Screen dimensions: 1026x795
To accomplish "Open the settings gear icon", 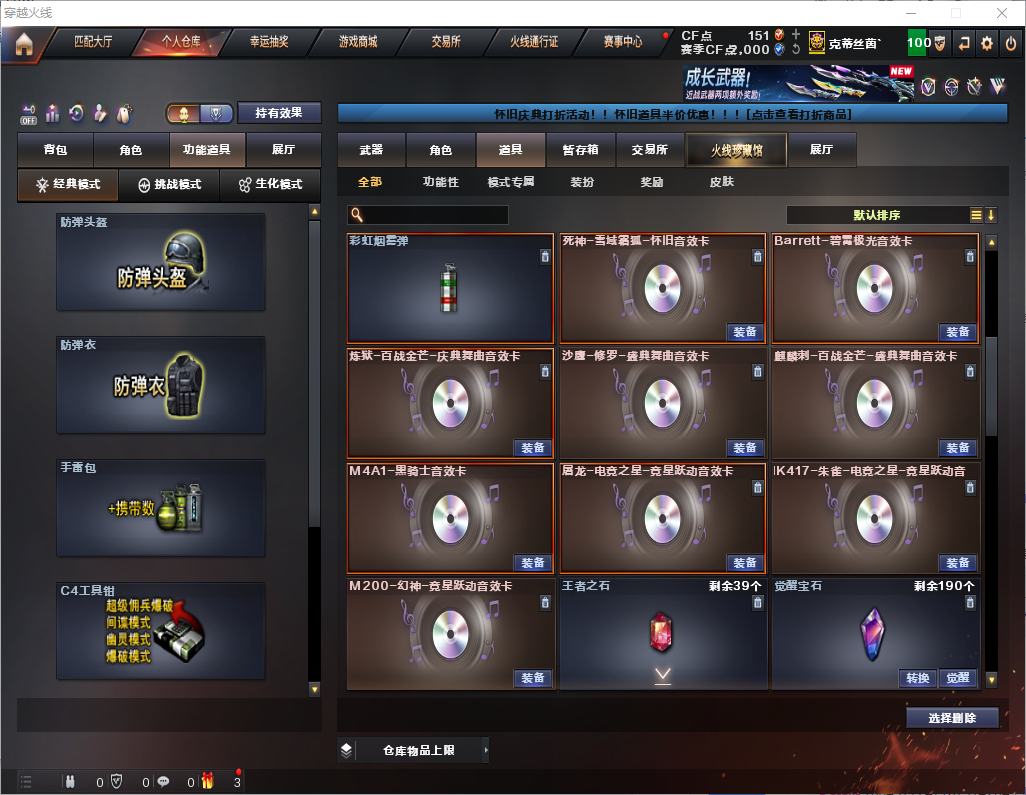I will click(x=987, y=43).
